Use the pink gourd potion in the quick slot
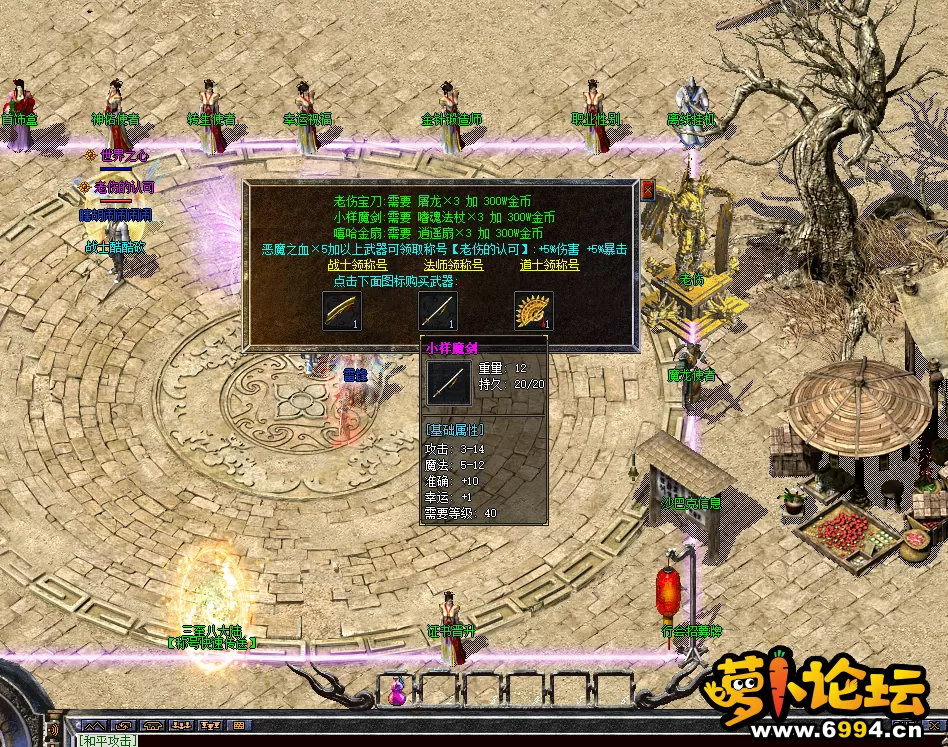This screenshot has height=747, width=948. [398, 690]
